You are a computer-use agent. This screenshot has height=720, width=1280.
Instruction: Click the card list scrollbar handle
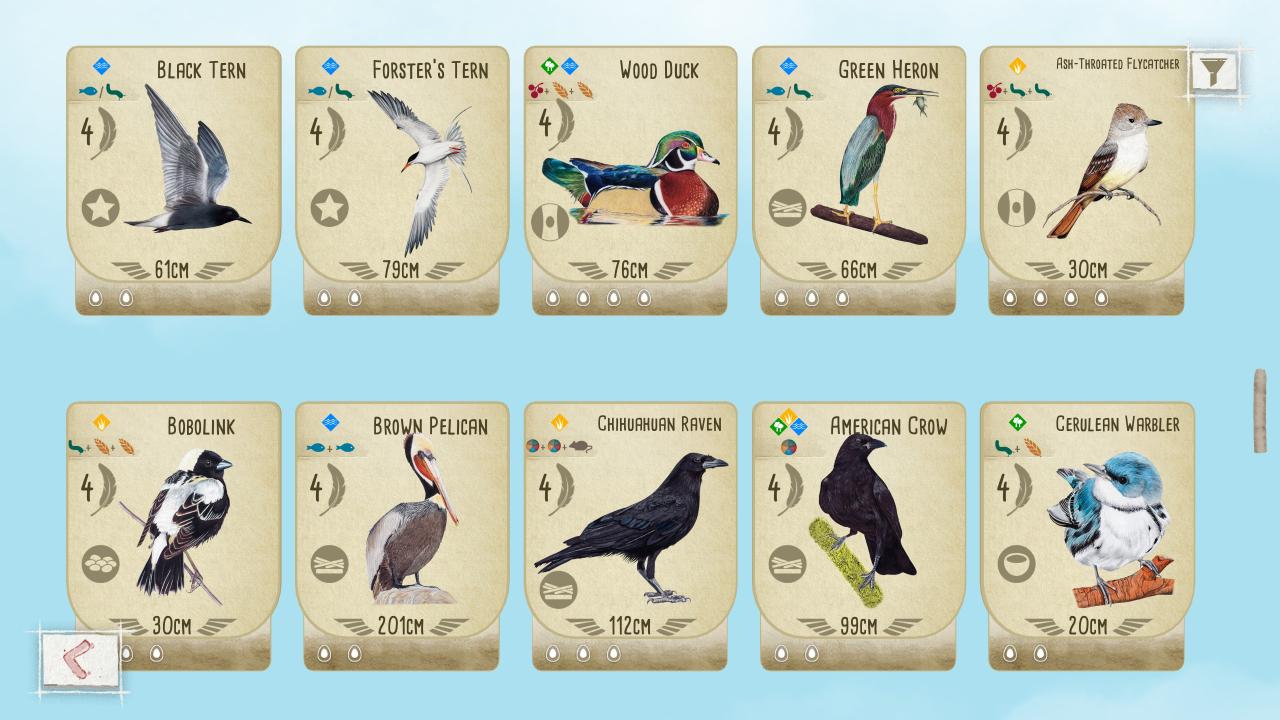[1260, 410]
